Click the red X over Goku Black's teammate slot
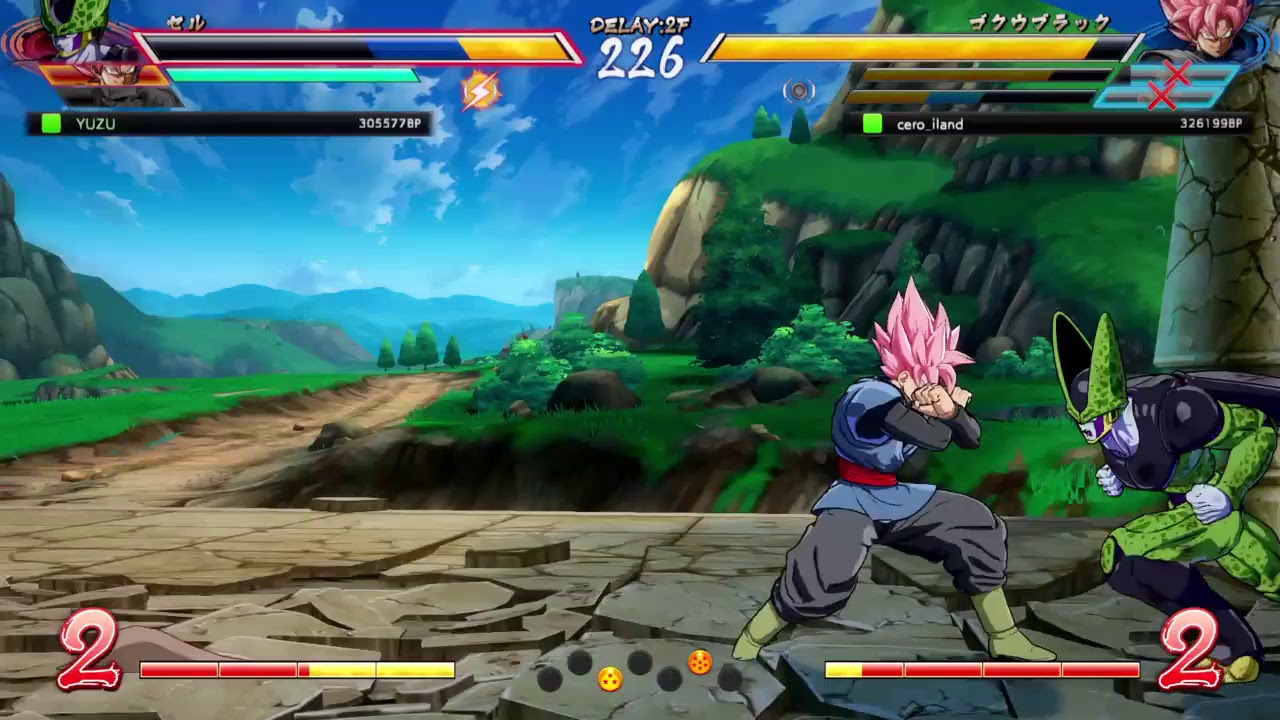1280x720 pixels. [1177, 74]
